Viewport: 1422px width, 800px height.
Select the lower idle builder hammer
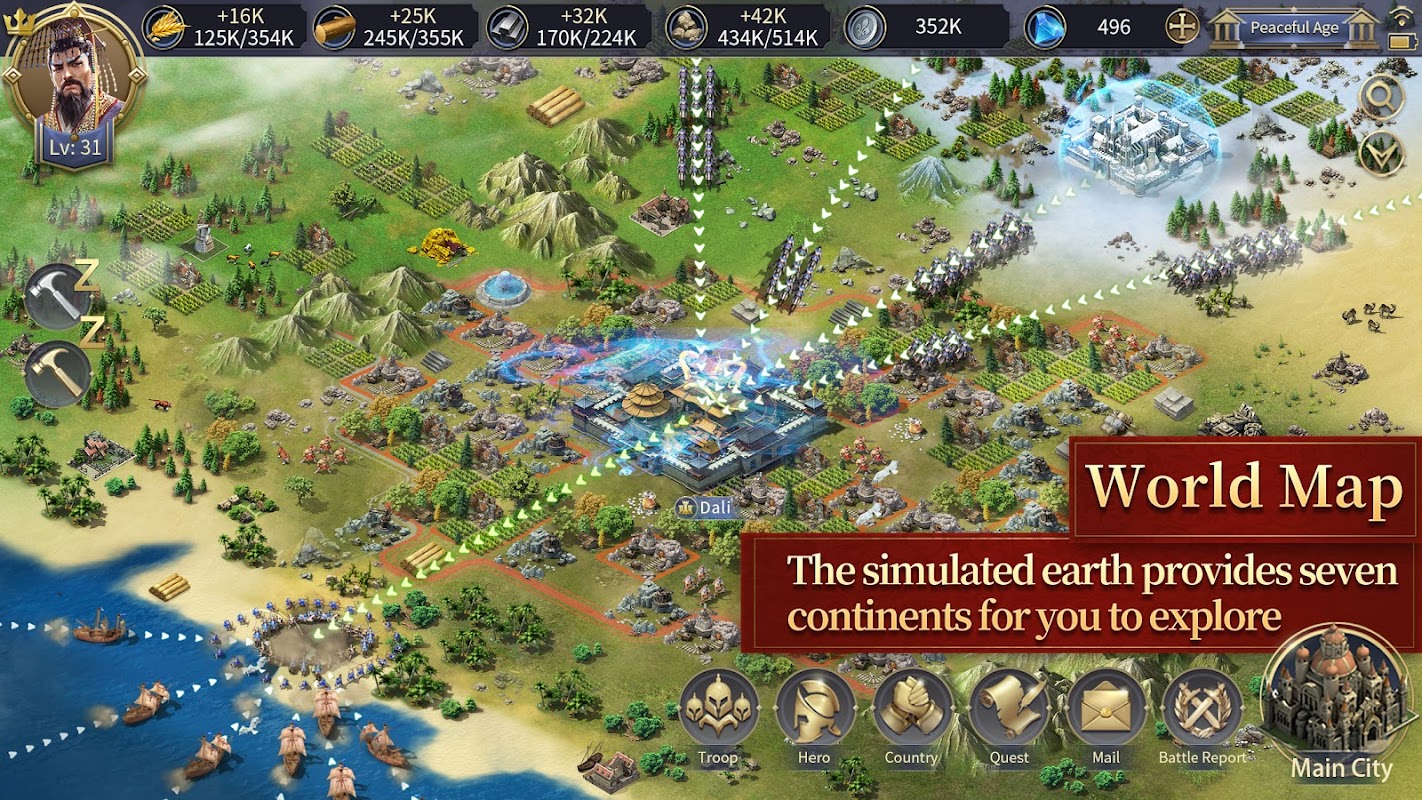click(57, 374)
